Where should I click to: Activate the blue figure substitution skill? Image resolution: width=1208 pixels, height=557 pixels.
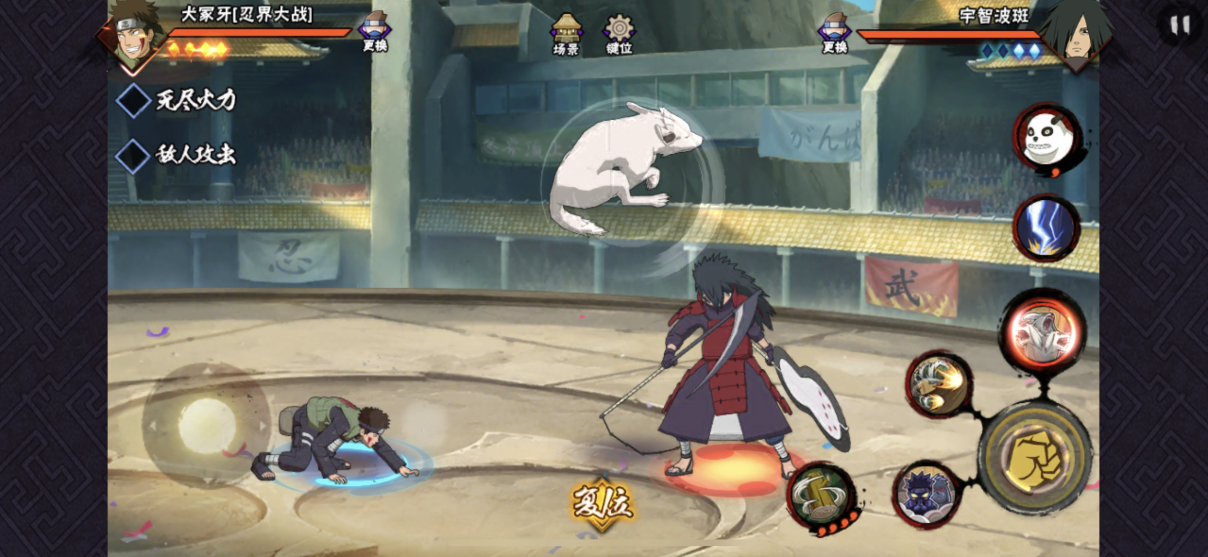(x=926, y=494)
